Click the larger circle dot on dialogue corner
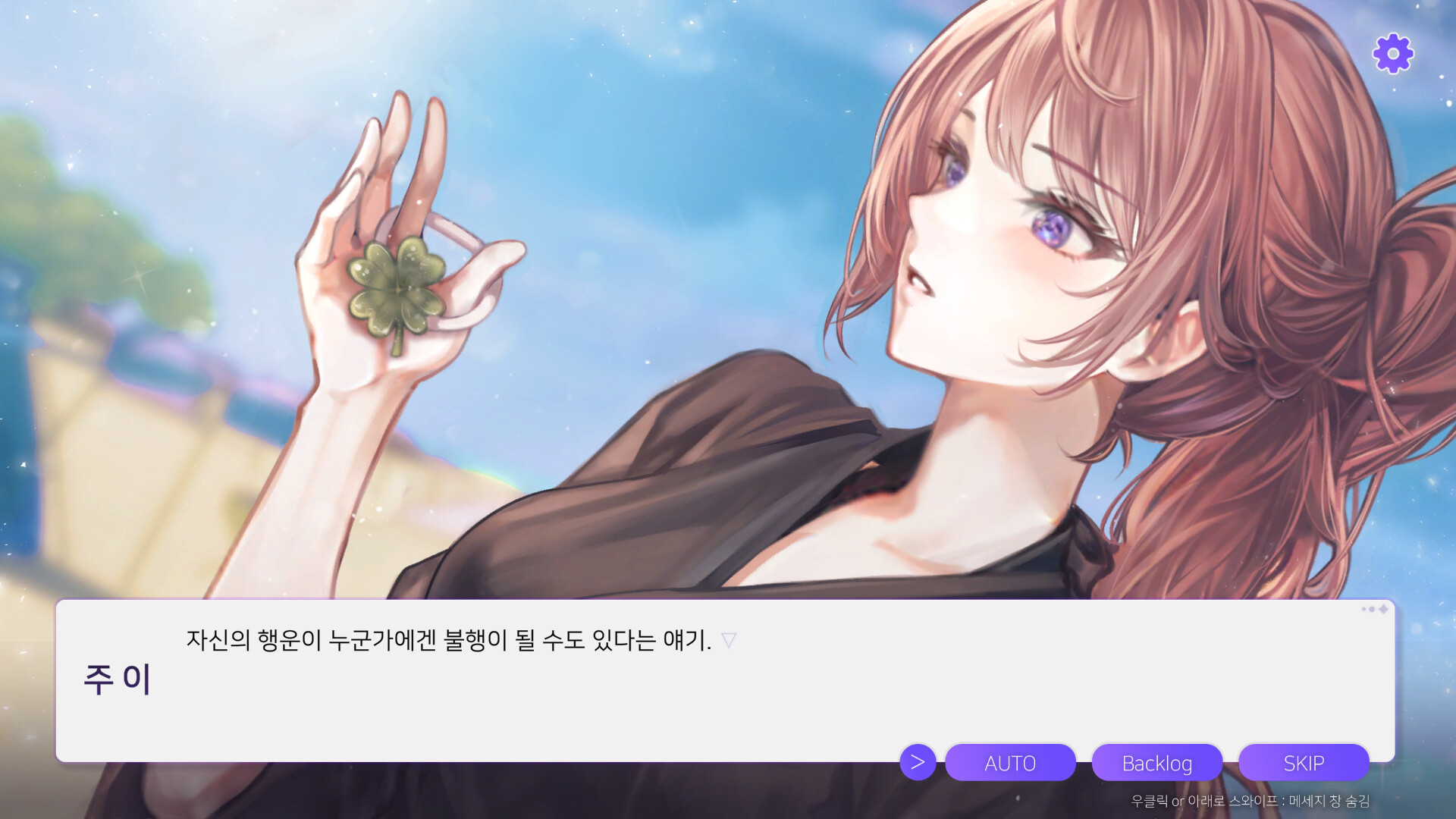This screenshot has height=819, width=1456. click(x=1372, y=609)
